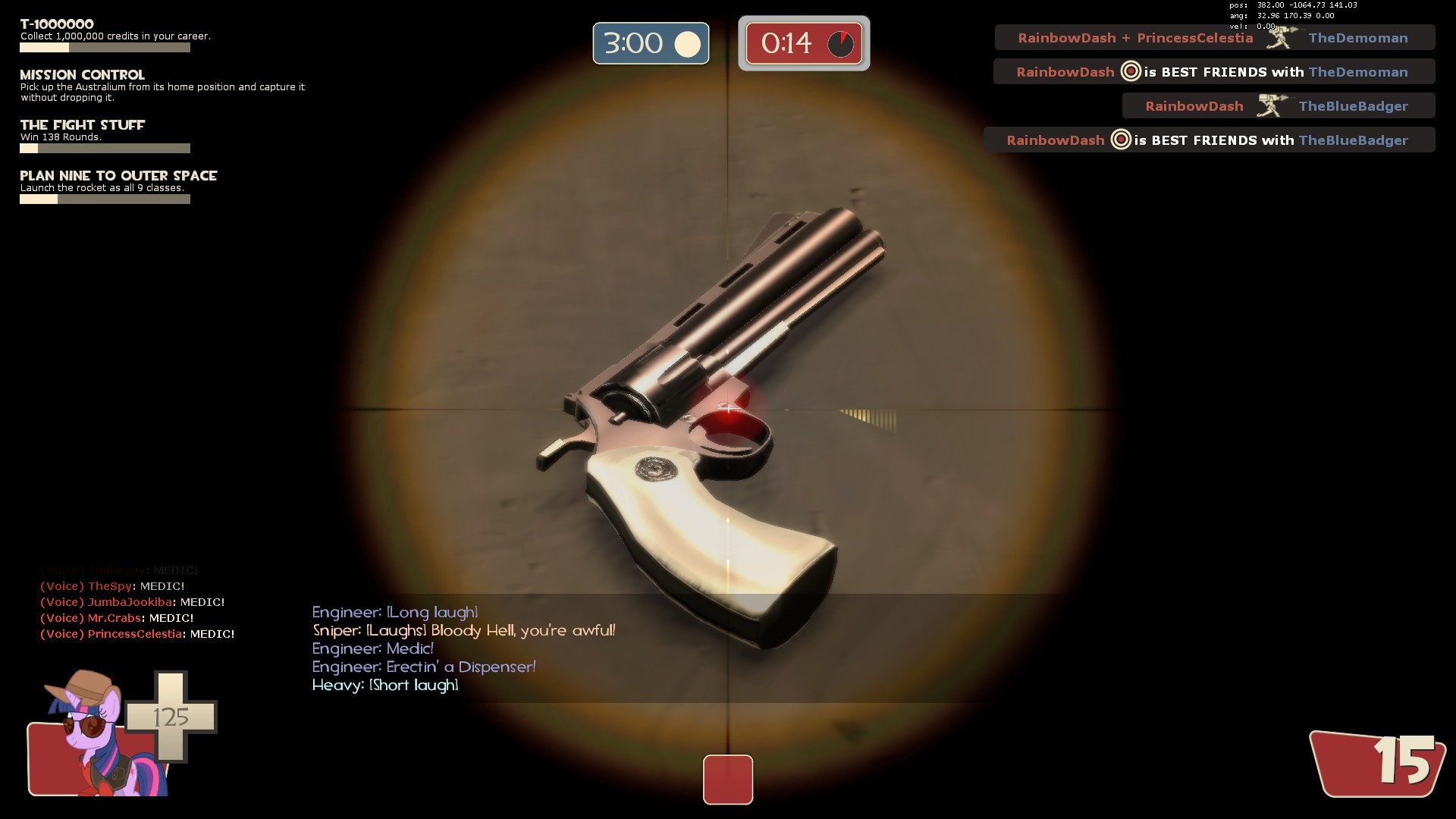Select the THE FIGHT STUFF achievement heading

tap(82, 124)
